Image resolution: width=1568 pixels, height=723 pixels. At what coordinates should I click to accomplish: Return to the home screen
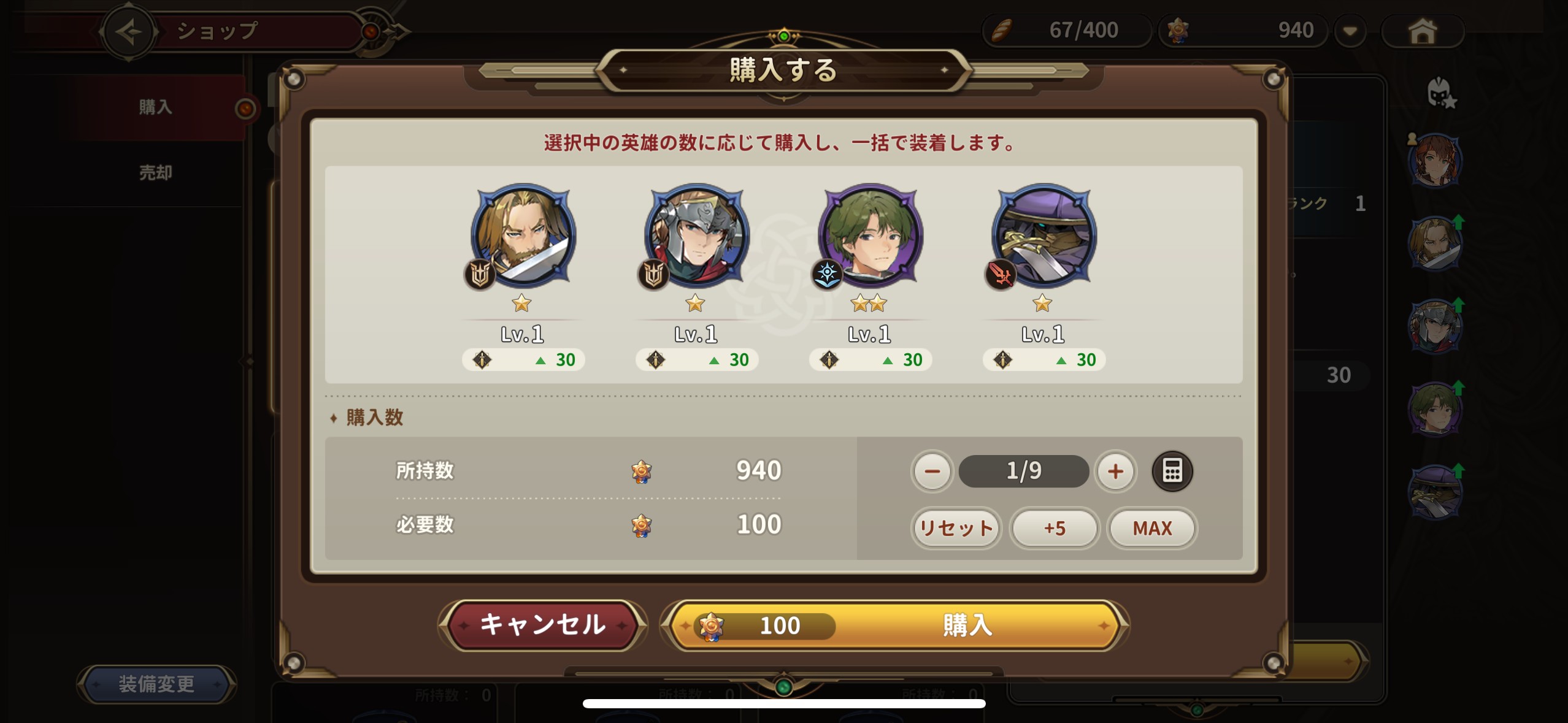point(1422,31)
